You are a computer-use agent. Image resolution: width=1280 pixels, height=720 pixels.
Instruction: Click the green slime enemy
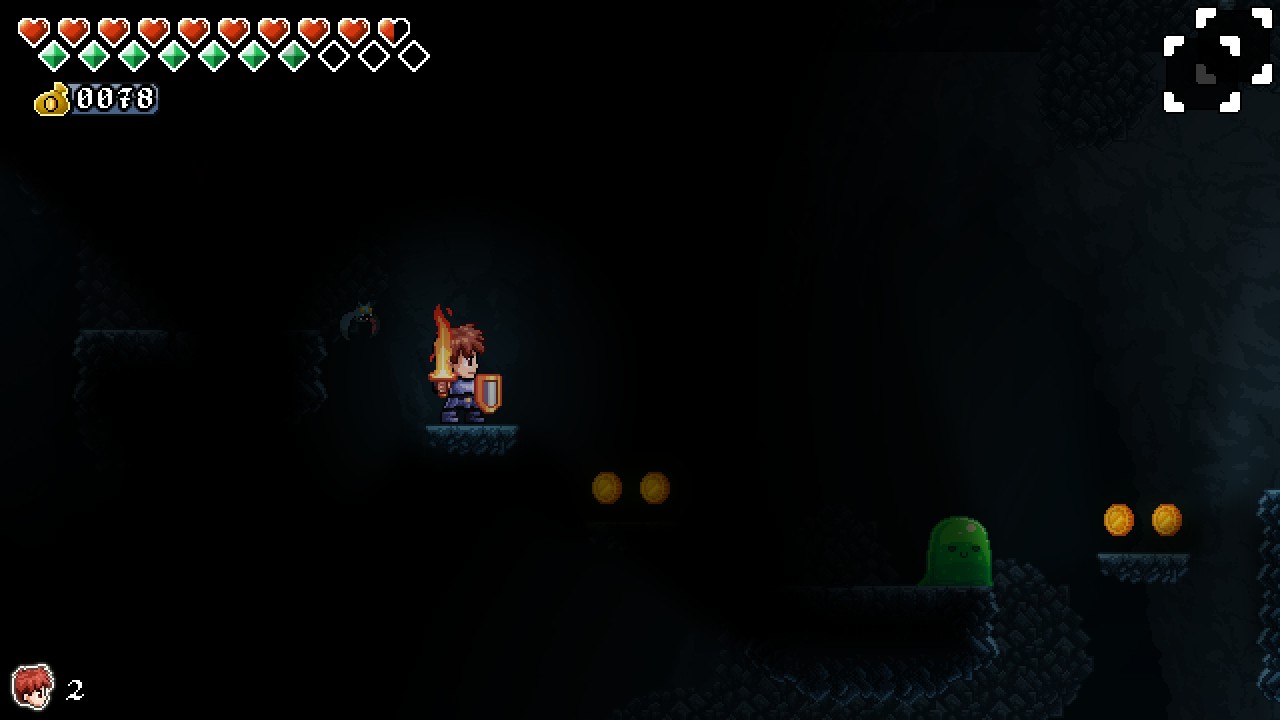point(958,555)
